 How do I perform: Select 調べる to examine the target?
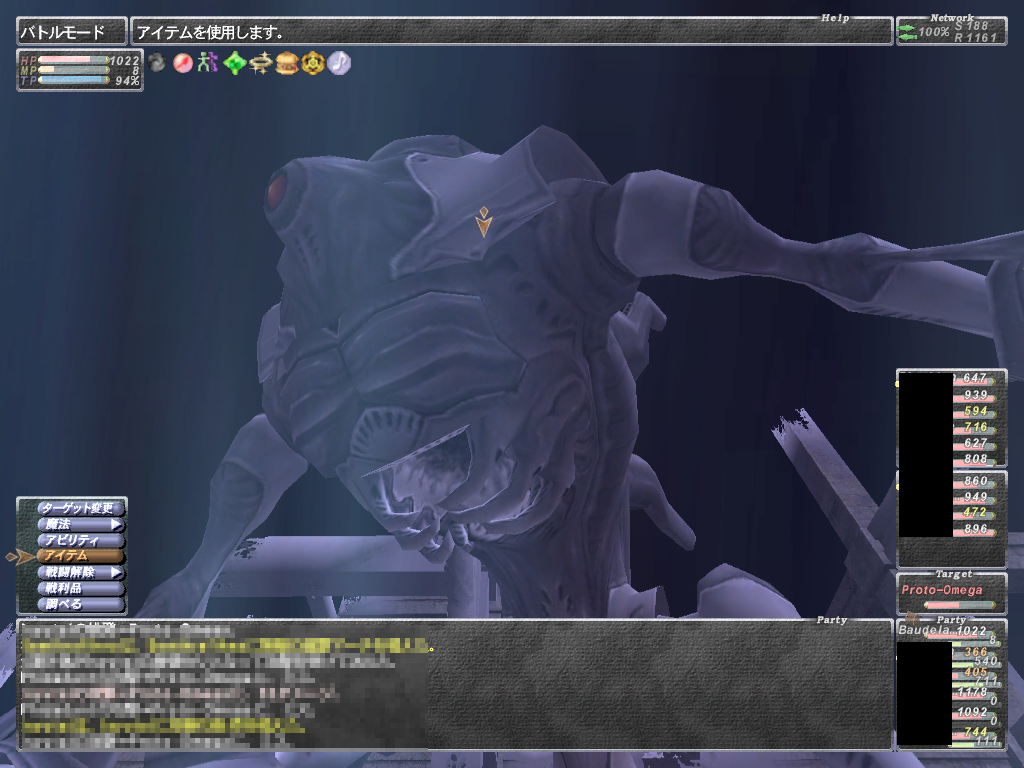tap(80, 605)
